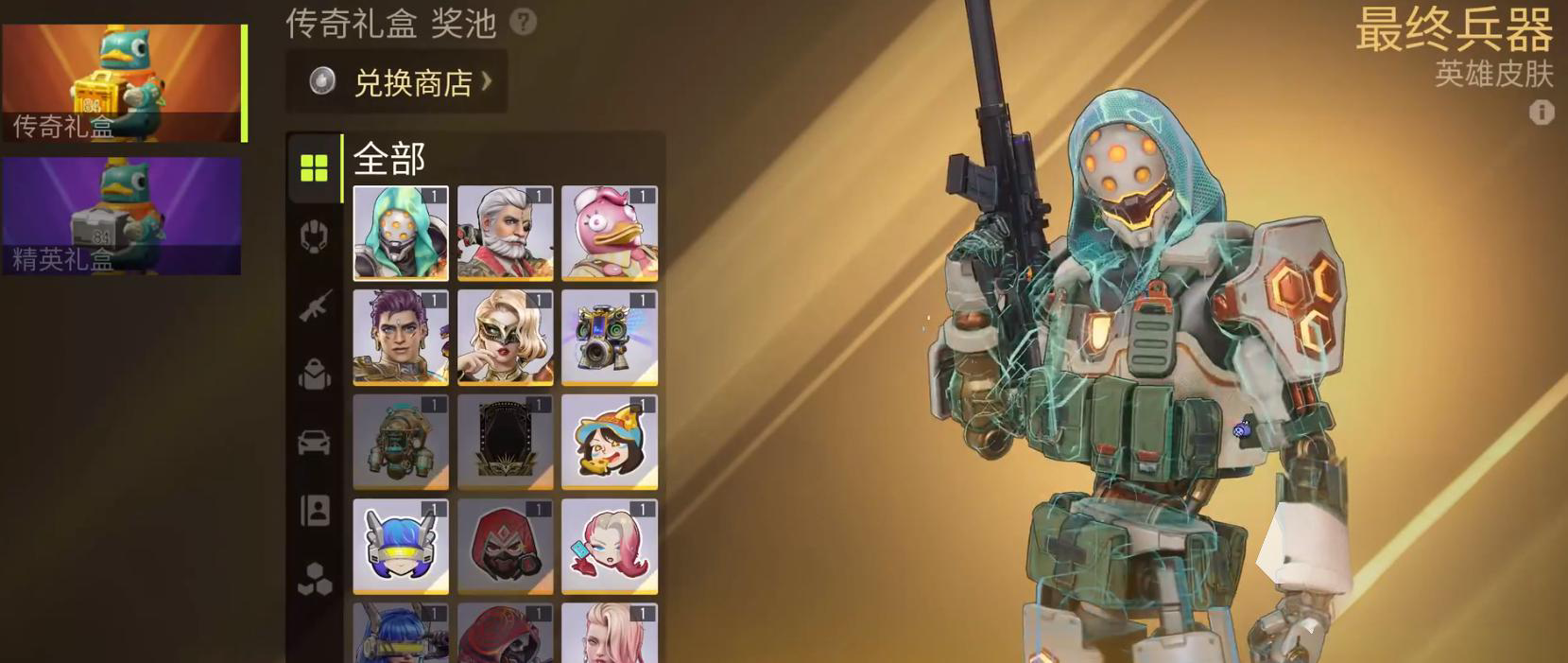Choose the witch-hat girl sticker reward
The width and height of the screenshot is (1568, 663).
[x=610, y=442]
